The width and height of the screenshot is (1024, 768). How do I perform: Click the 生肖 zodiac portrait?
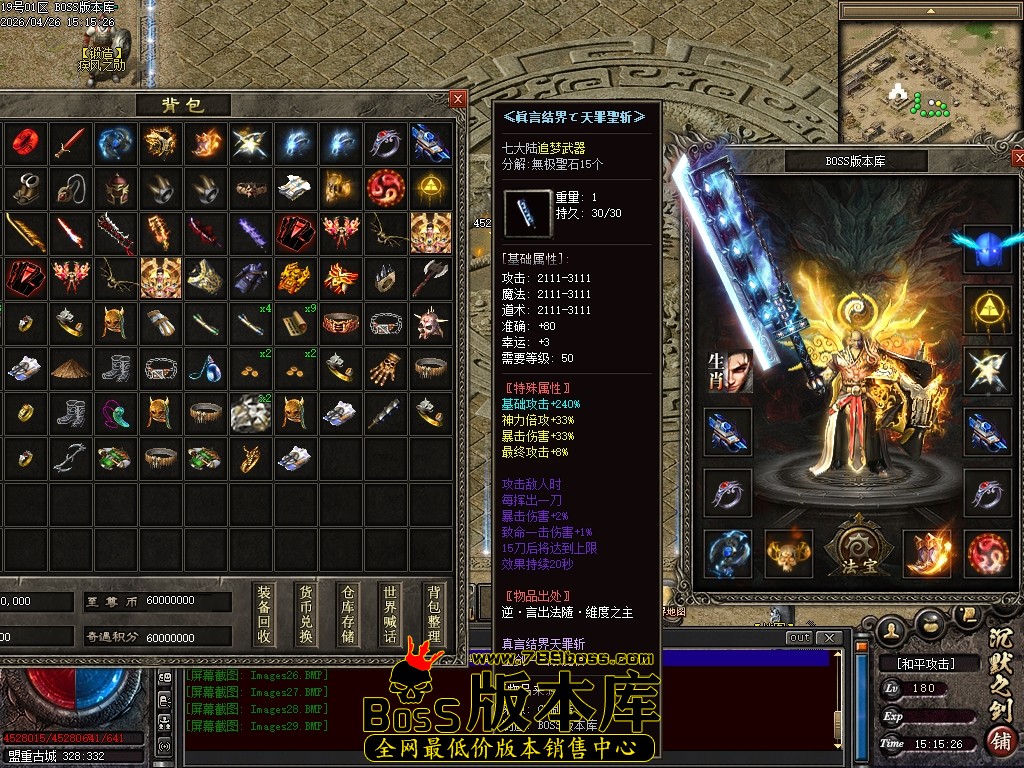(x=729, y=371)
